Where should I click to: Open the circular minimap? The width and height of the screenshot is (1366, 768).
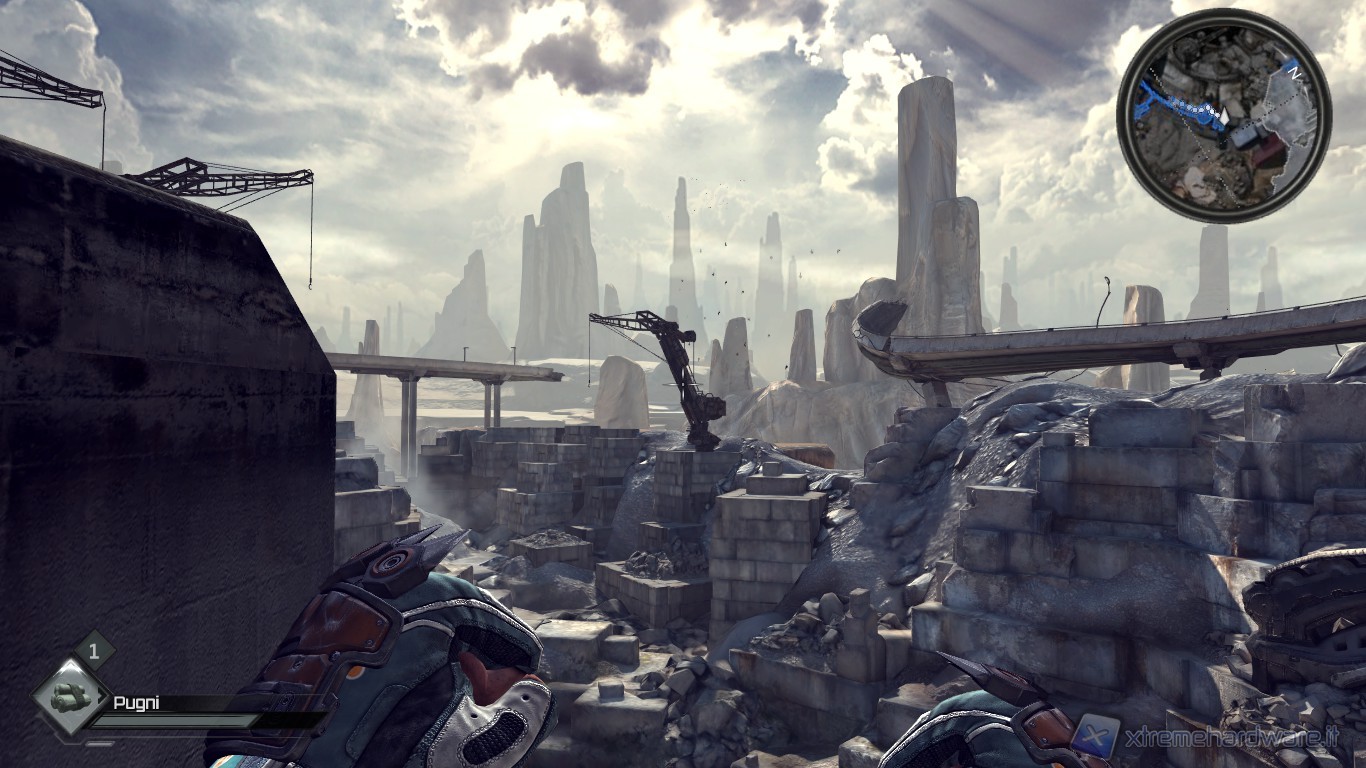point(1224,116)
